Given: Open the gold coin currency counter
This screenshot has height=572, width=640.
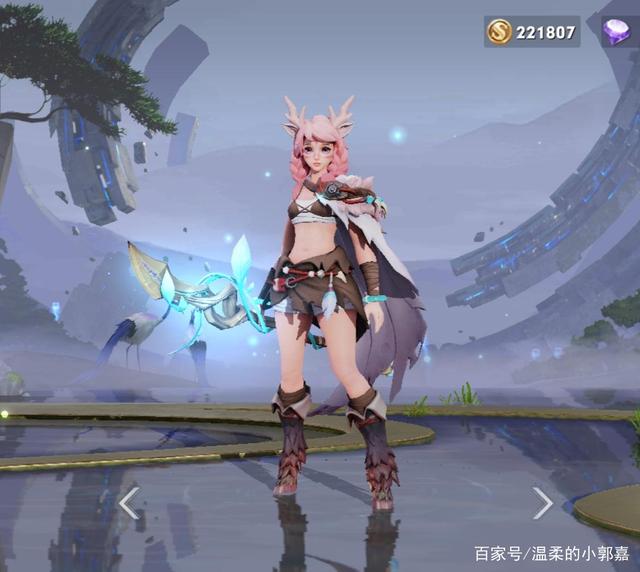Looking at the screenshot, I should click(532, 32).
